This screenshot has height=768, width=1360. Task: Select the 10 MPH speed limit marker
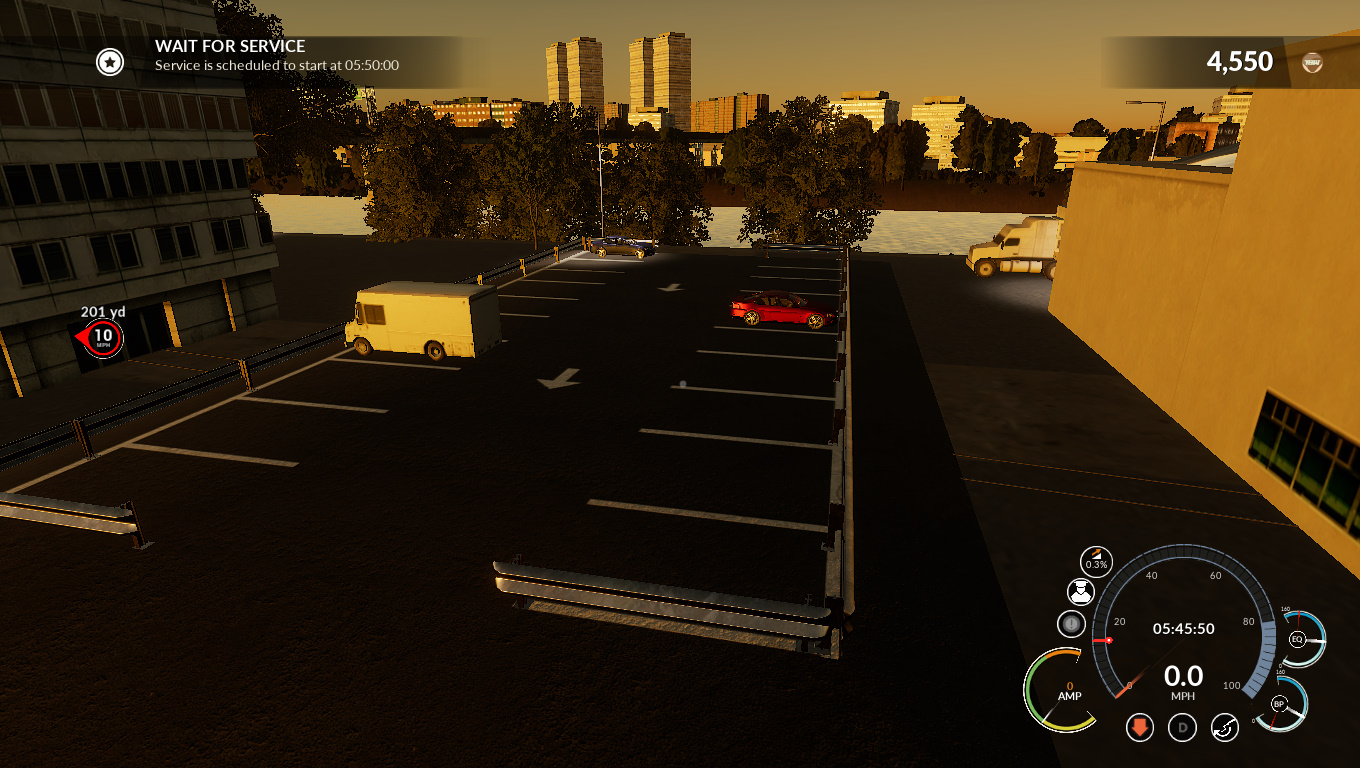click(x=103, y=339)
